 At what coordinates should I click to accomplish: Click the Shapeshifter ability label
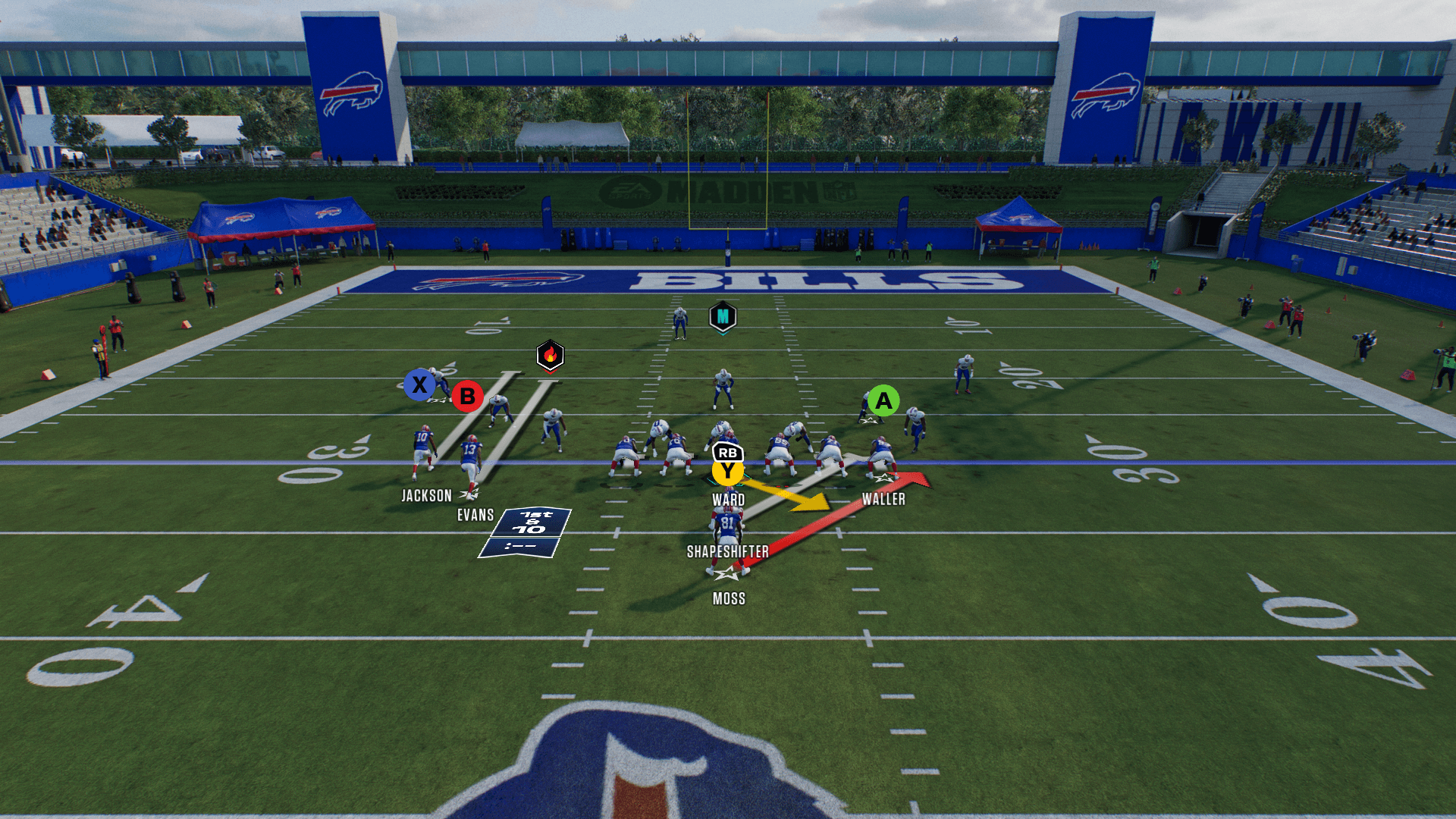pyautogui.click(x=727, y=552)
